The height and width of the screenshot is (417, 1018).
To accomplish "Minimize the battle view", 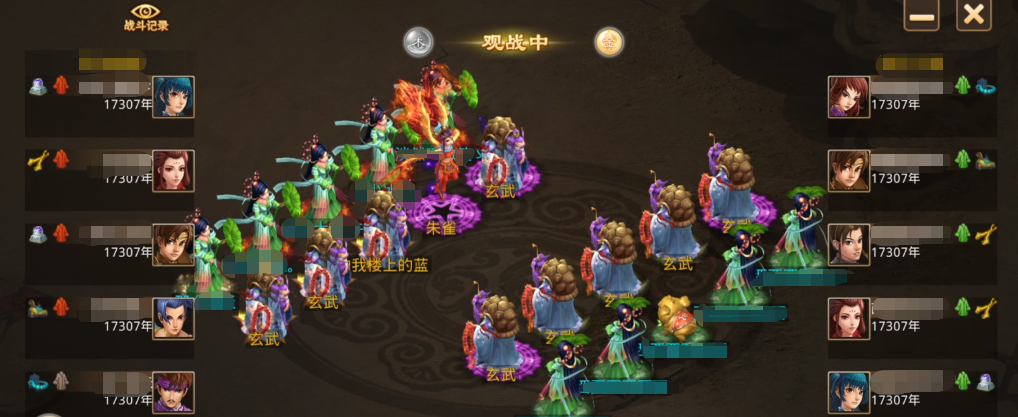I will click(x=921, y=16).
